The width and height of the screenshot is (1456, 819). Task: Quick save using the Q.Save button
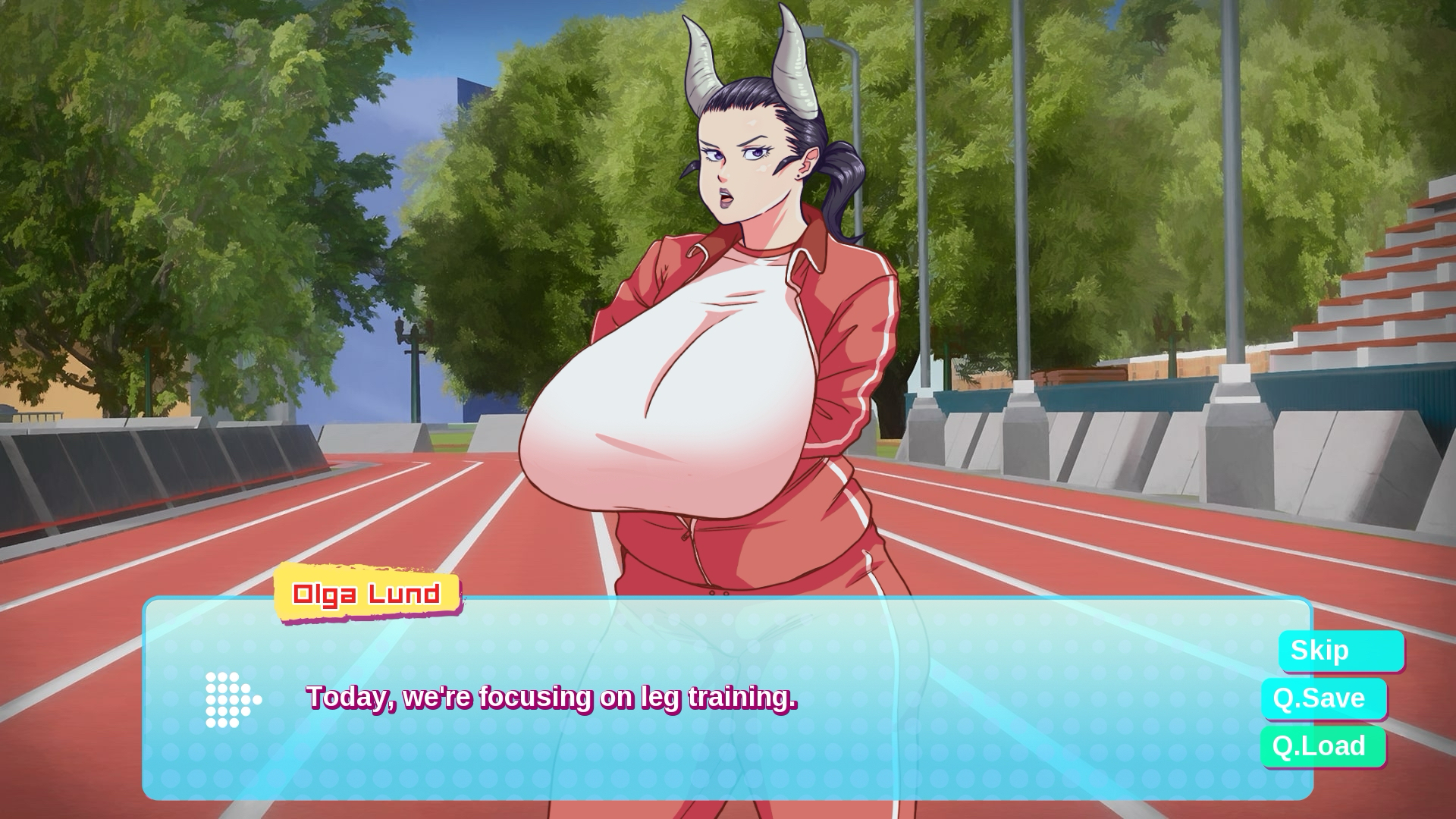pos(1323,698)
